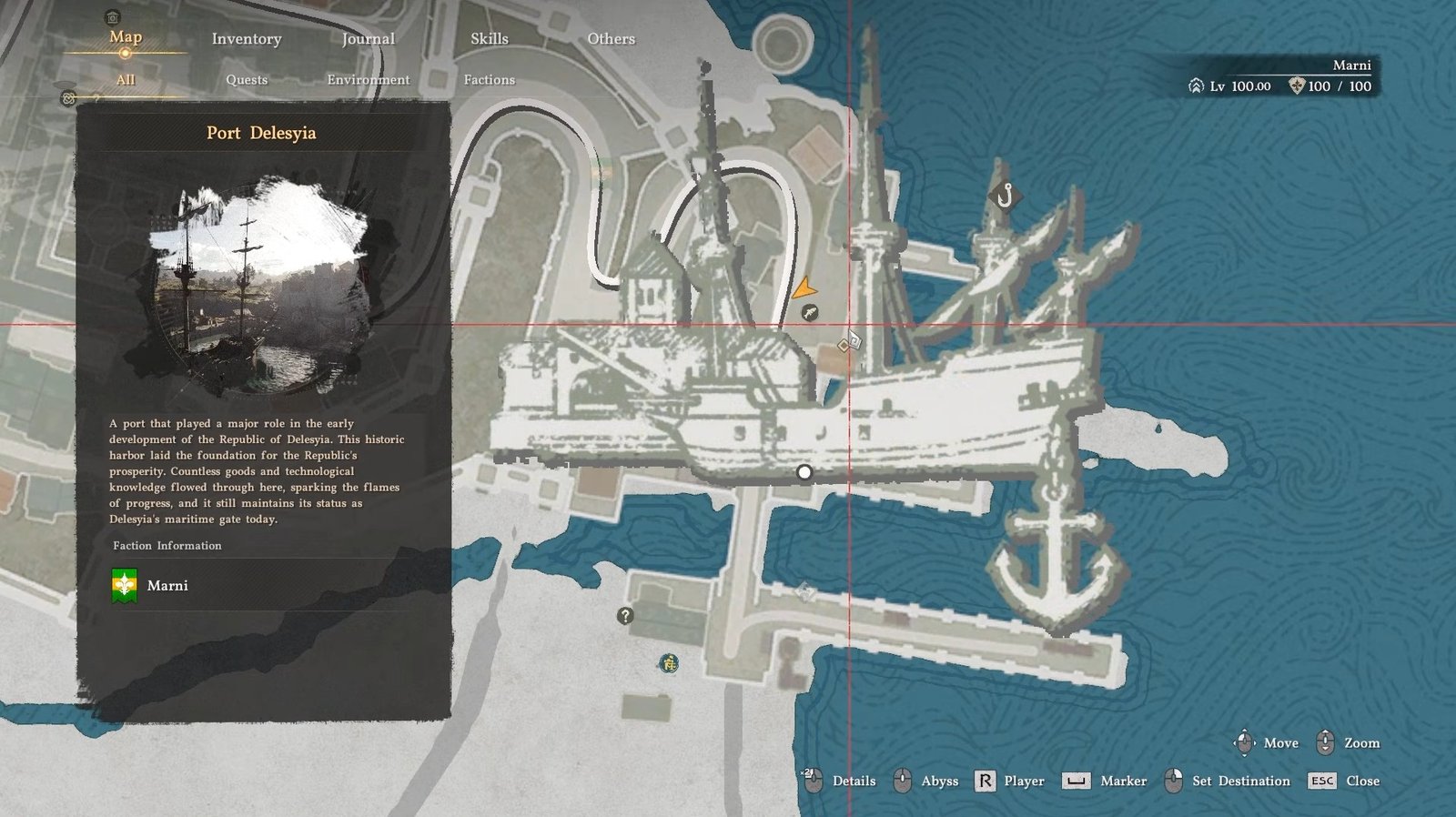Filter the map by Quests
1456x817 pixels.
point(247,80)
